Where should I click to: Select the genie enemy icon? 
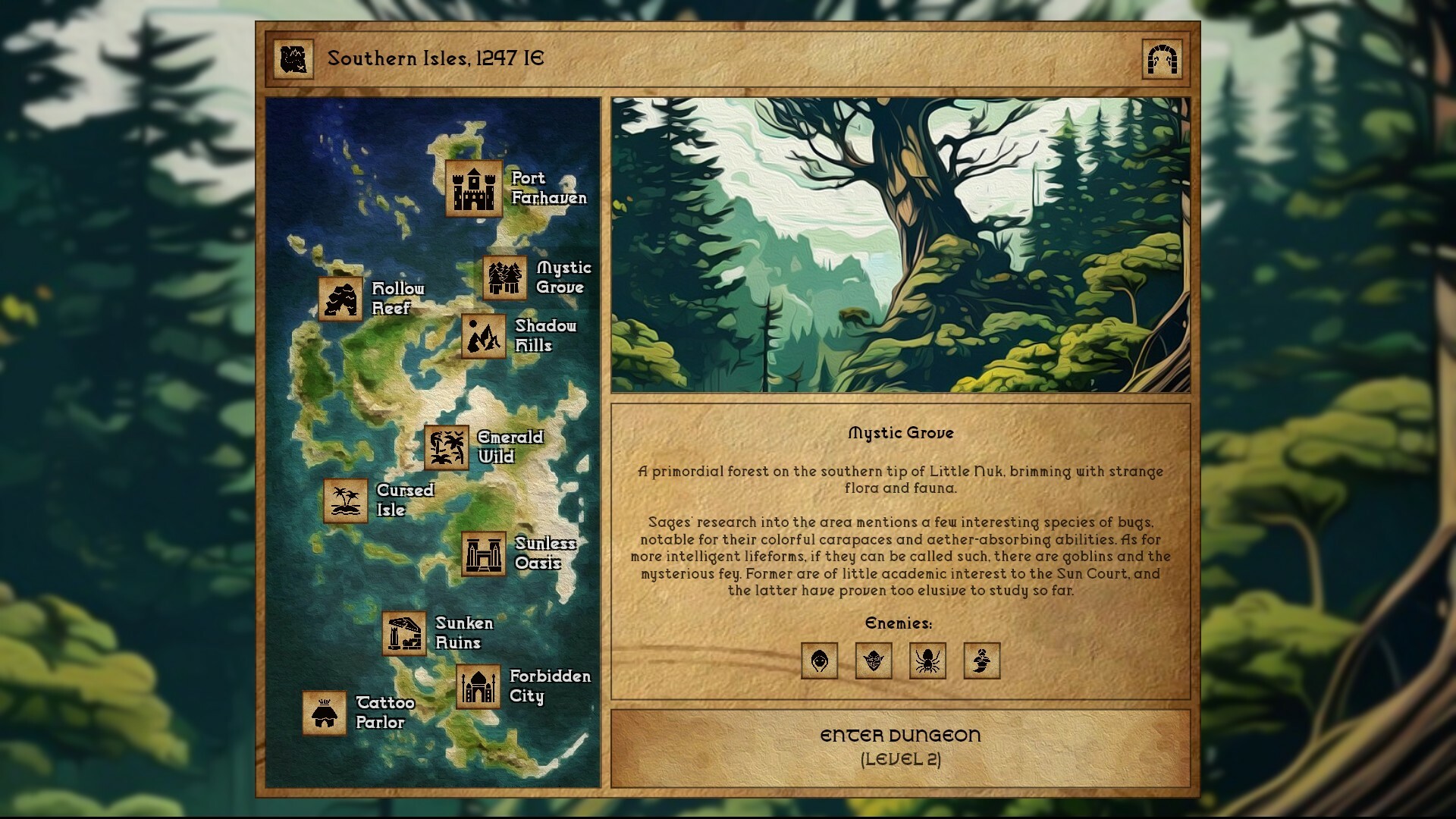pos(982,661)
